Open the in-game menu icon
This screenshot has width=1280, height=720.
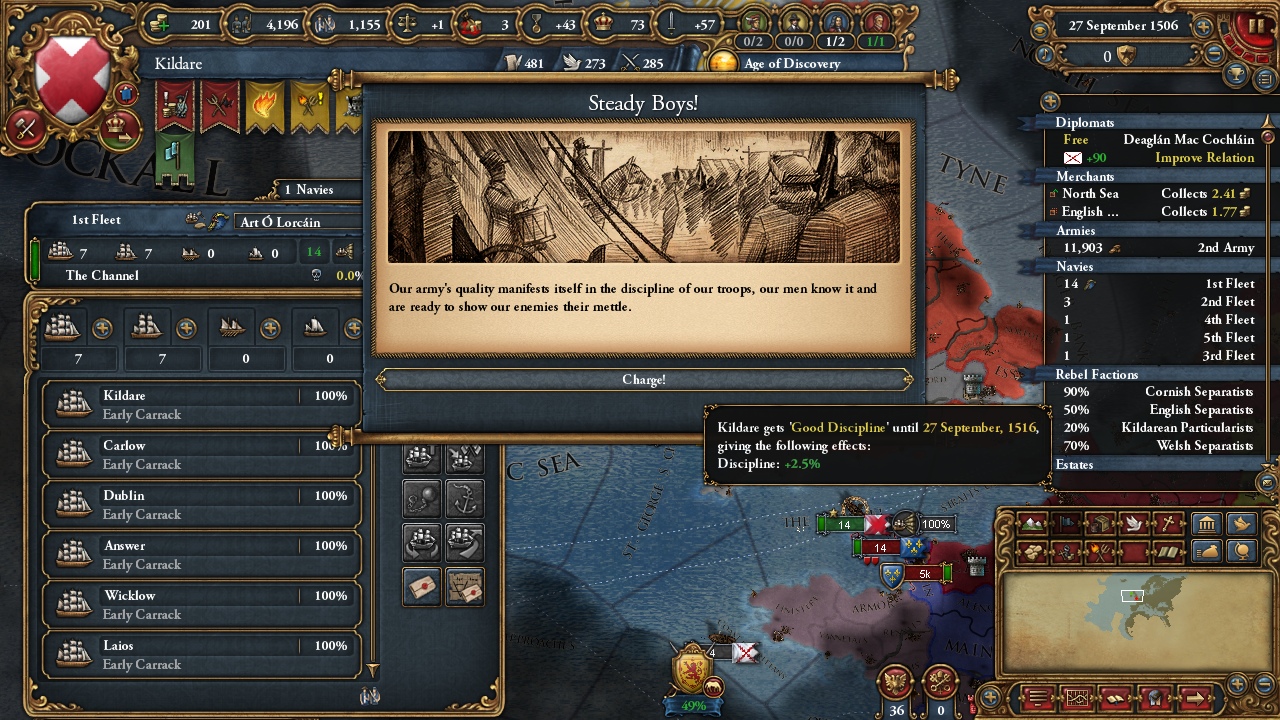(x=1037, y=698)
